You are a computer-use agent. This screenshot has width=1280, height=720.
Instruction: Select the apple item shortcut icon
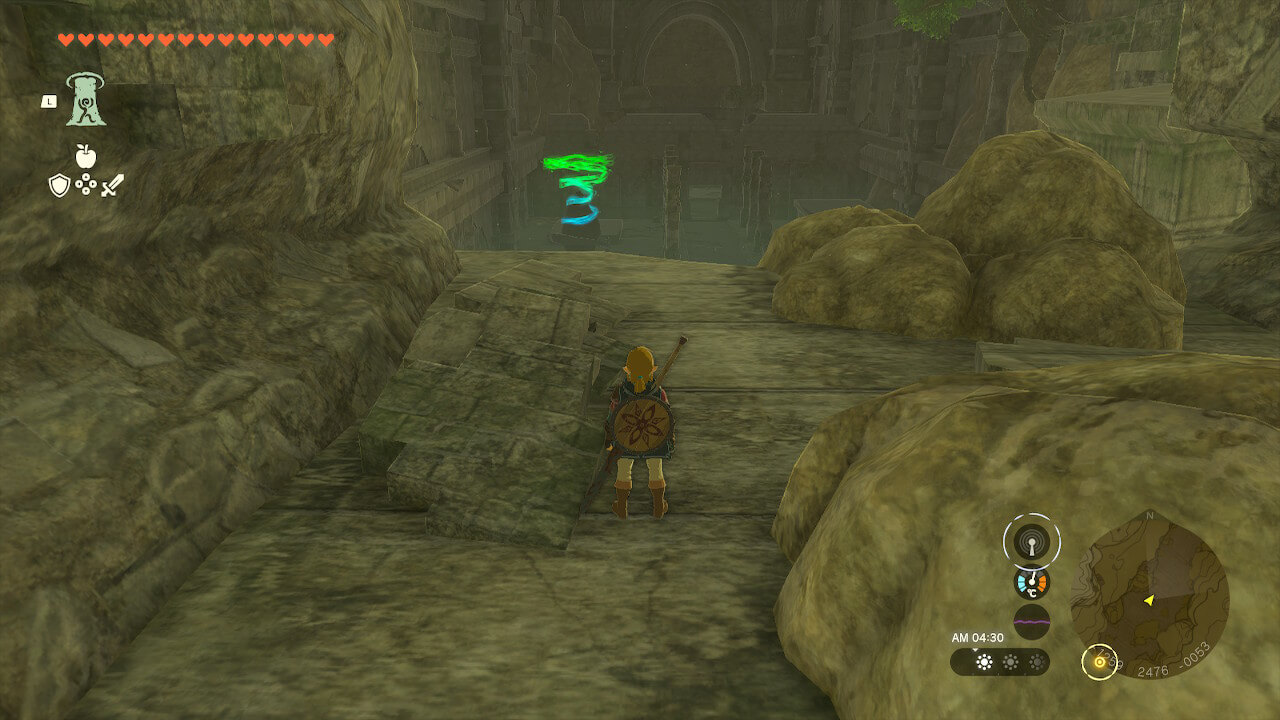click(x=86, y=156)
